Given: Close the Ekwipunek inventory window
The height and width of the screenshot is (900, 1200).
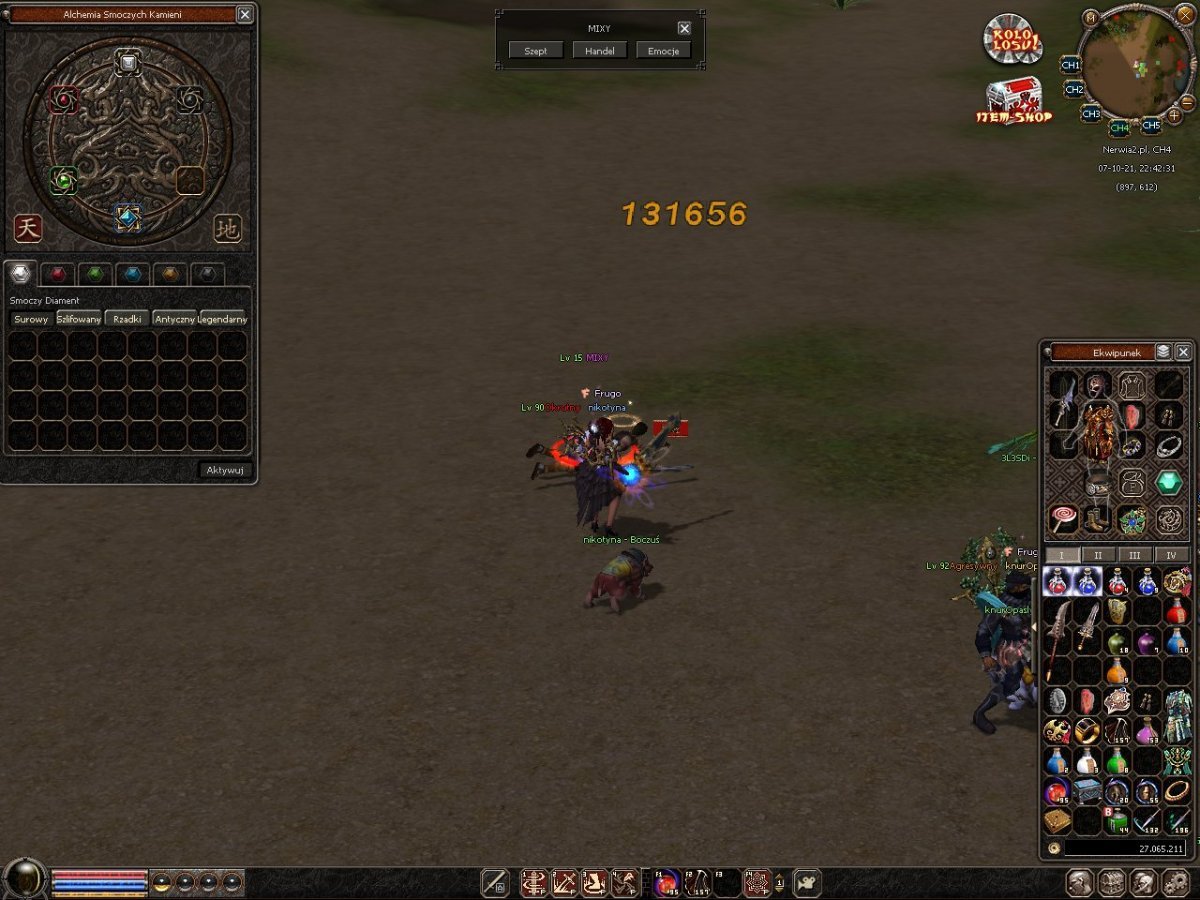Looking at the screenshot, I should click(1183, 352).
